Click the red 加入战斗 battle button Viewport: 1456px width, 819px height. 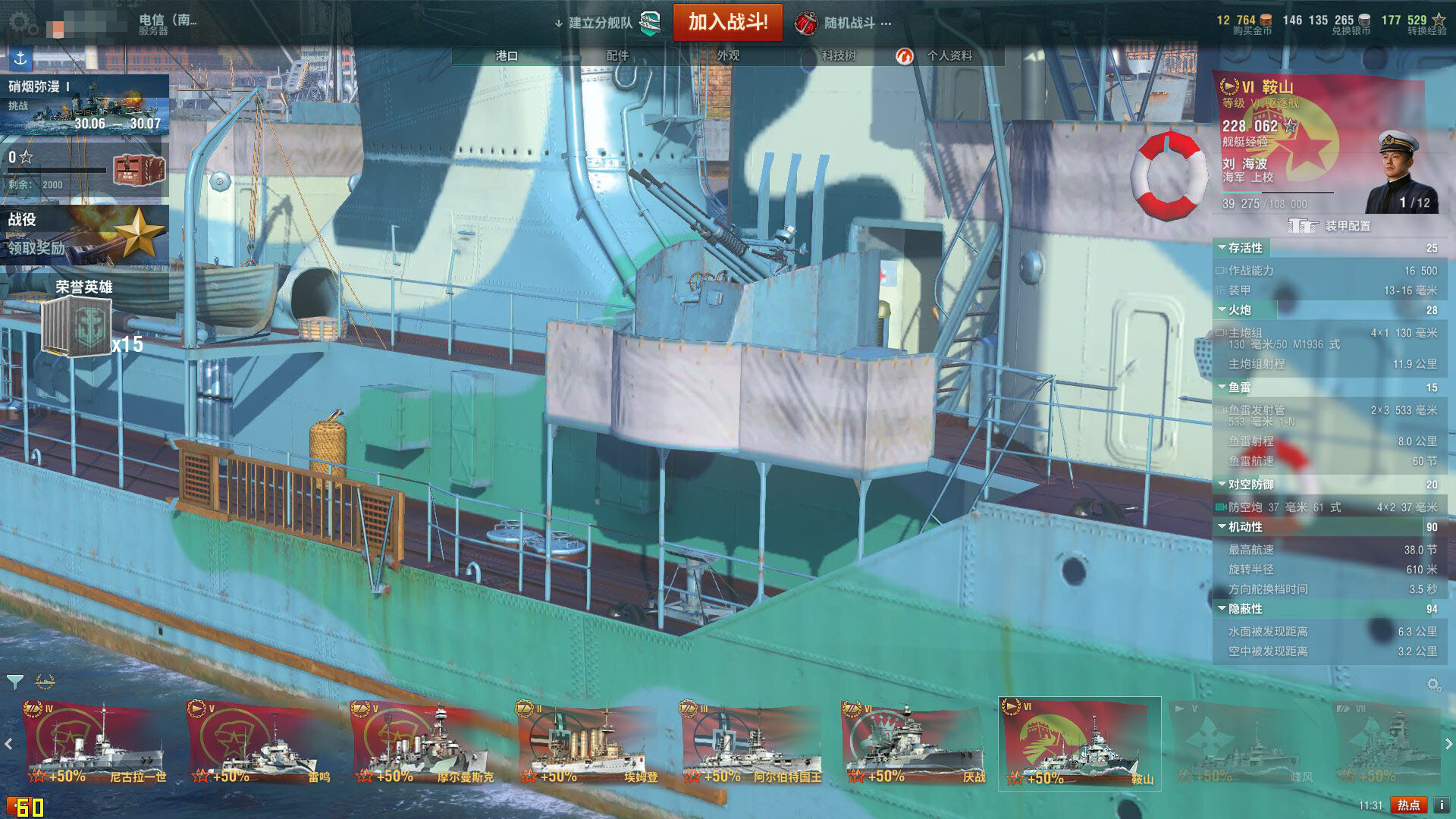(x=727, y=22)
